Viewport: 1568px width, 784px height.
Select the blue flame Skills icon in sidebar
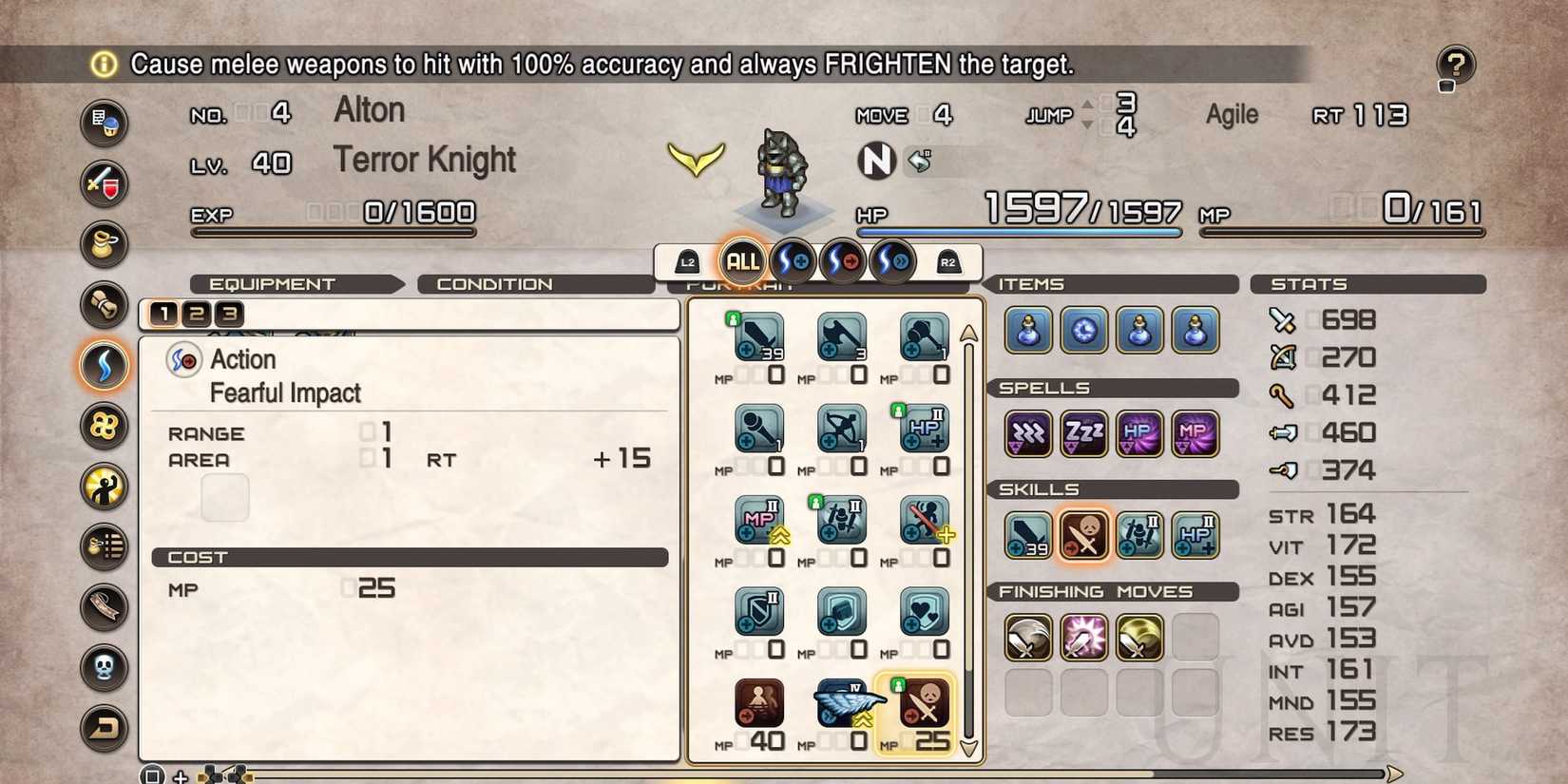pyautogui.click(x=105, y=366)
